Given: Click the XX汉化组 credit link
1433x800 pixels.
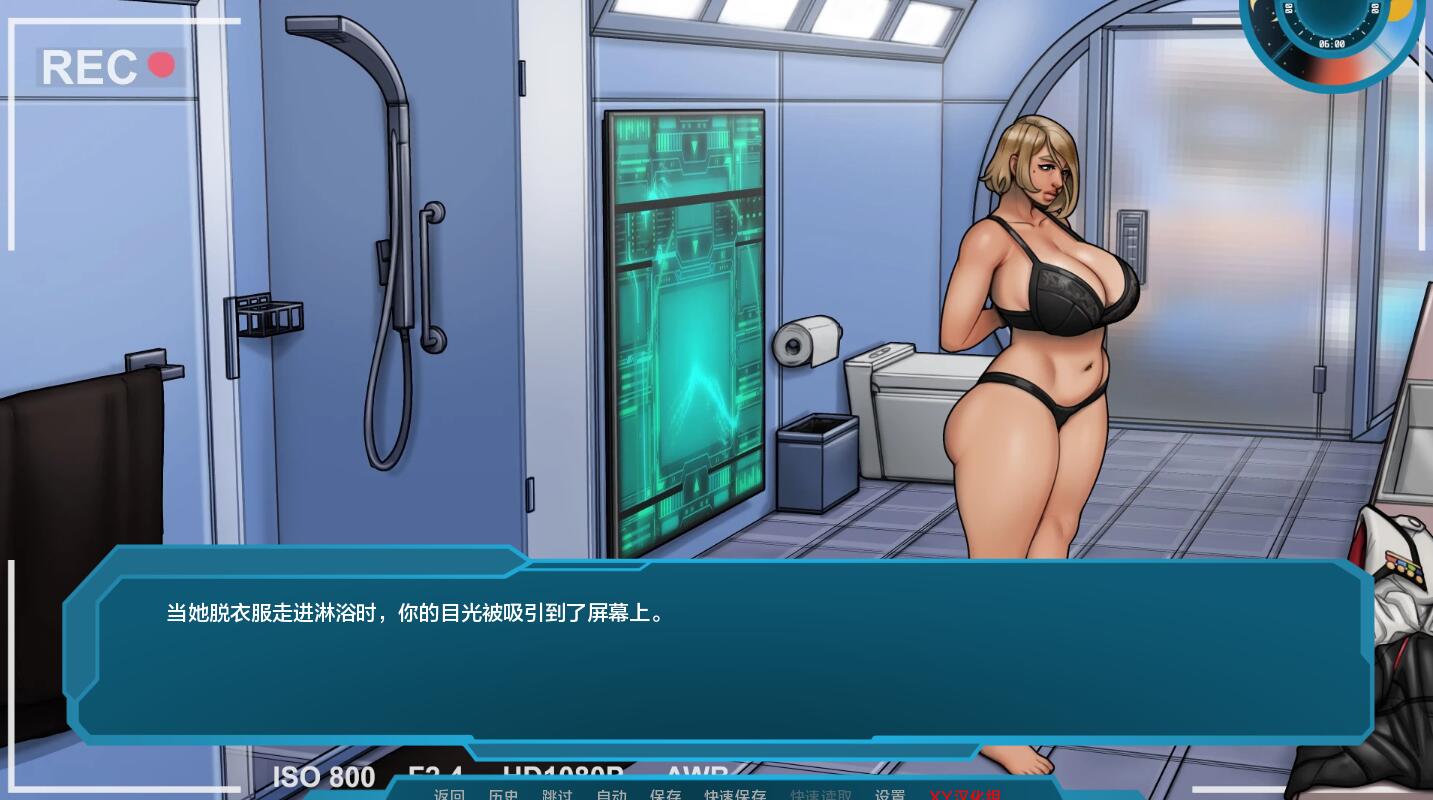Looking at the screenshot, I should click(966, 794).
